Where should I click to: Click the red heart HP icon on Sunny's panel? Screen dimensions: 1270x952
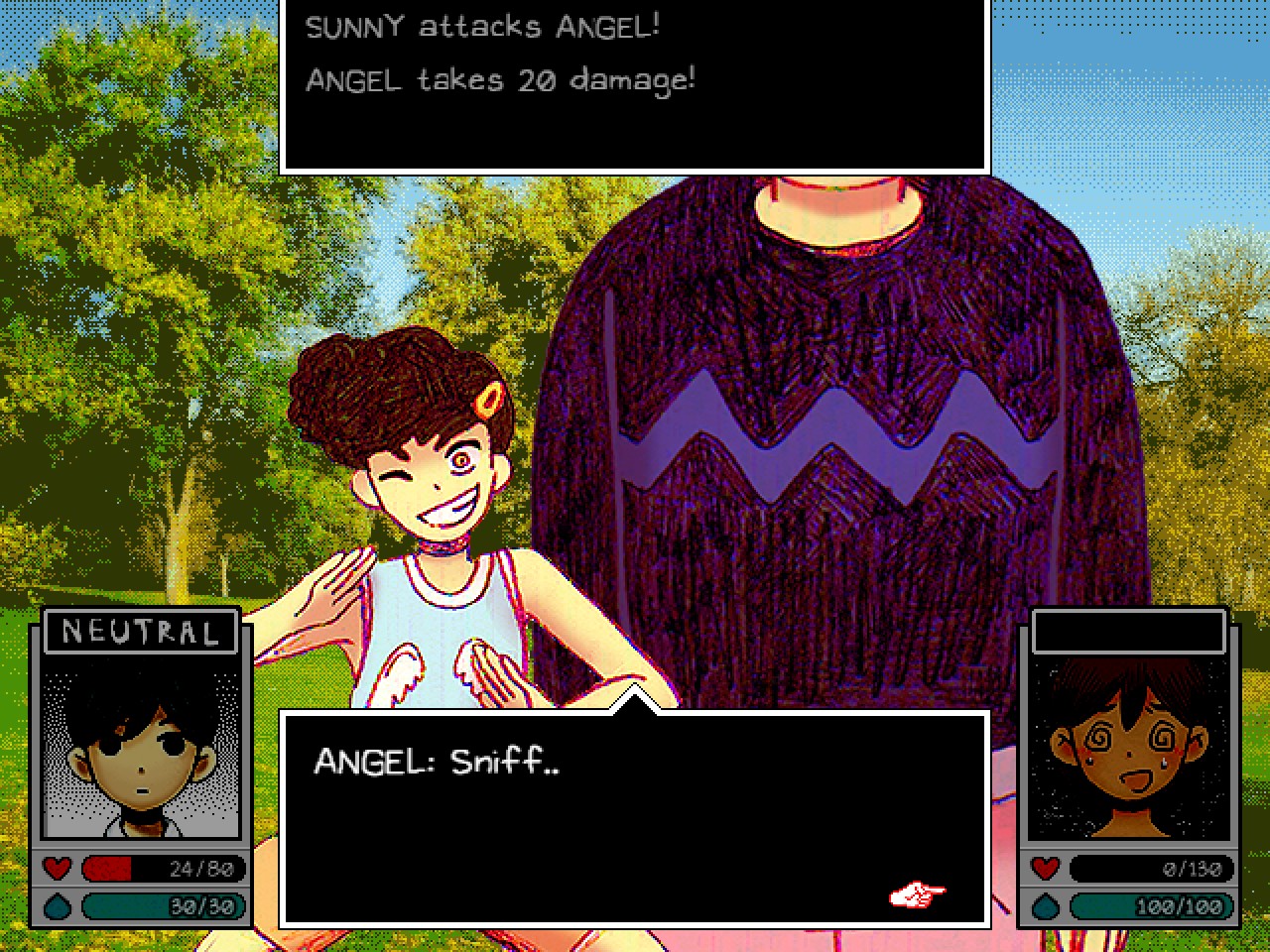tap(58, 870)
